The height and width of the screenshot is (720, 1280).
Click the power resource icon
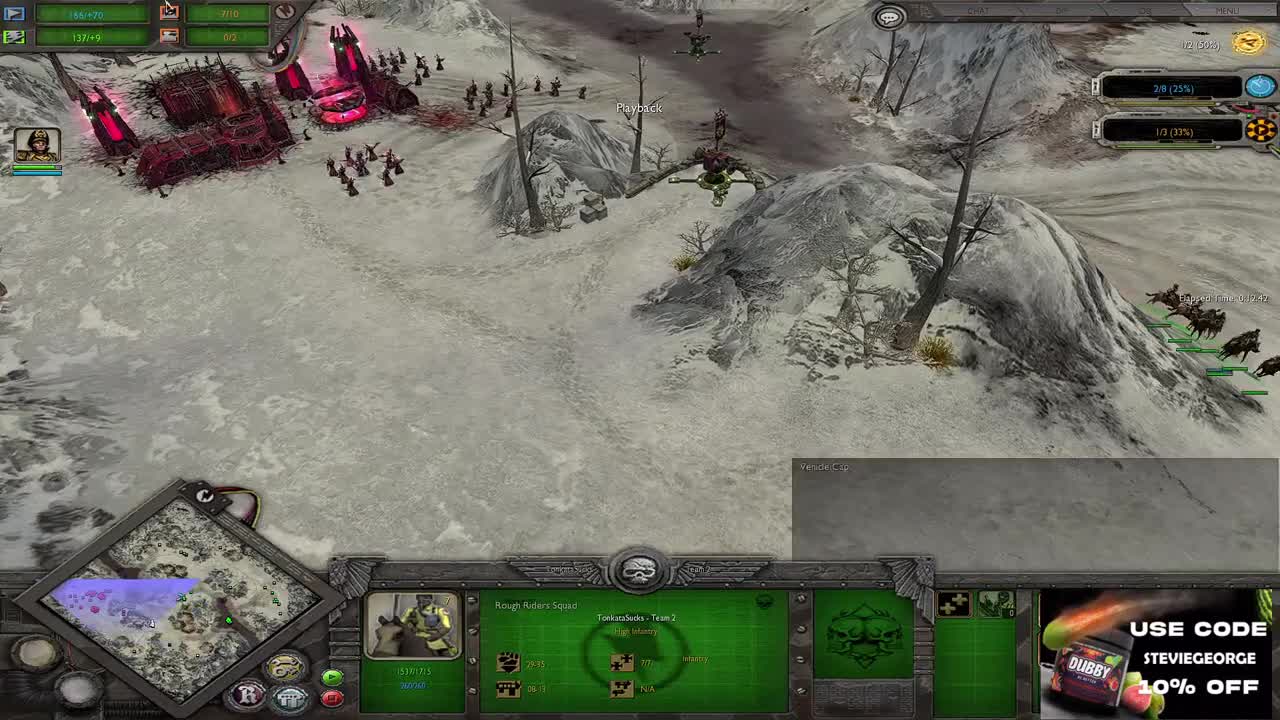pos(15,36)
